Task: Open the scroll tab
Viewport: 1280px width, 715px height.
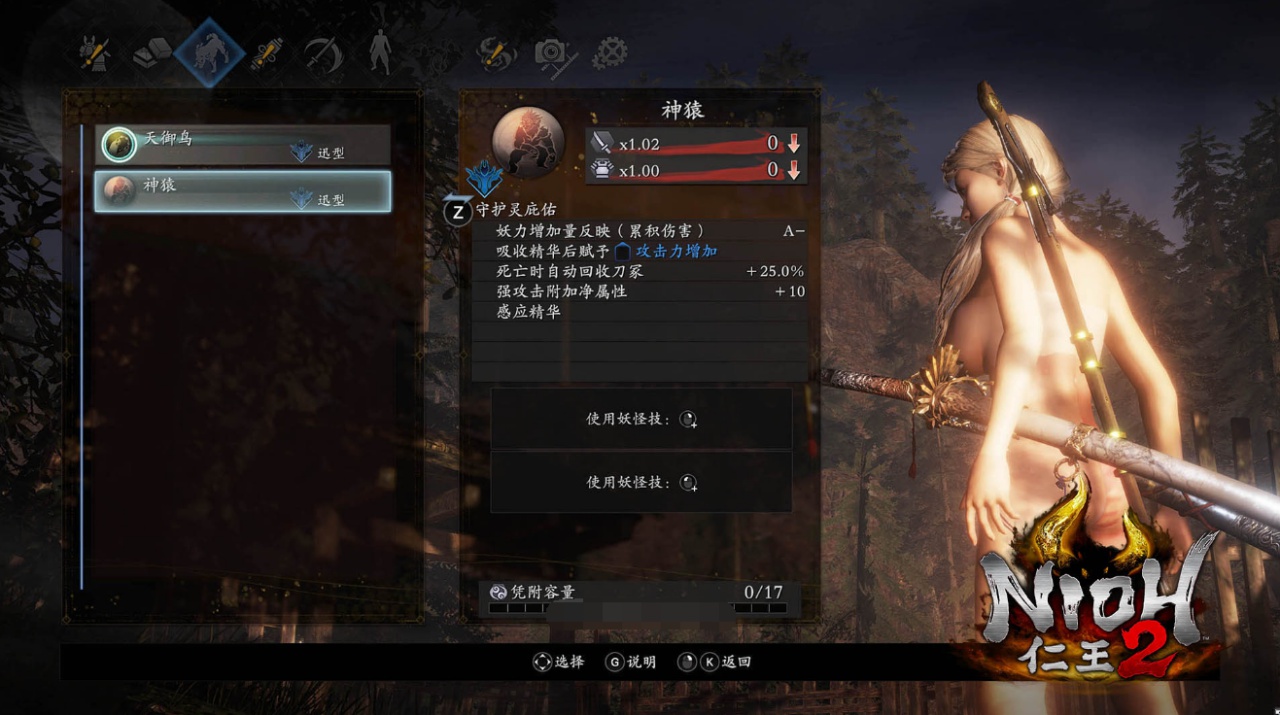Action: tap(266, 52)
